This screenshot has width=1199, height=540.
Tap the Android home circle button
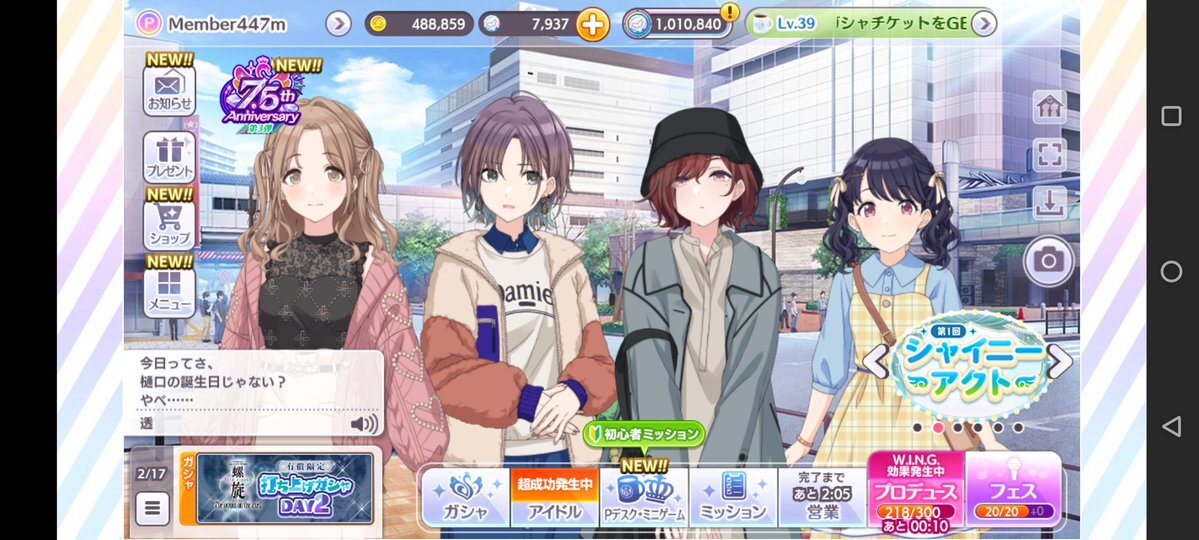(1171, 271)
